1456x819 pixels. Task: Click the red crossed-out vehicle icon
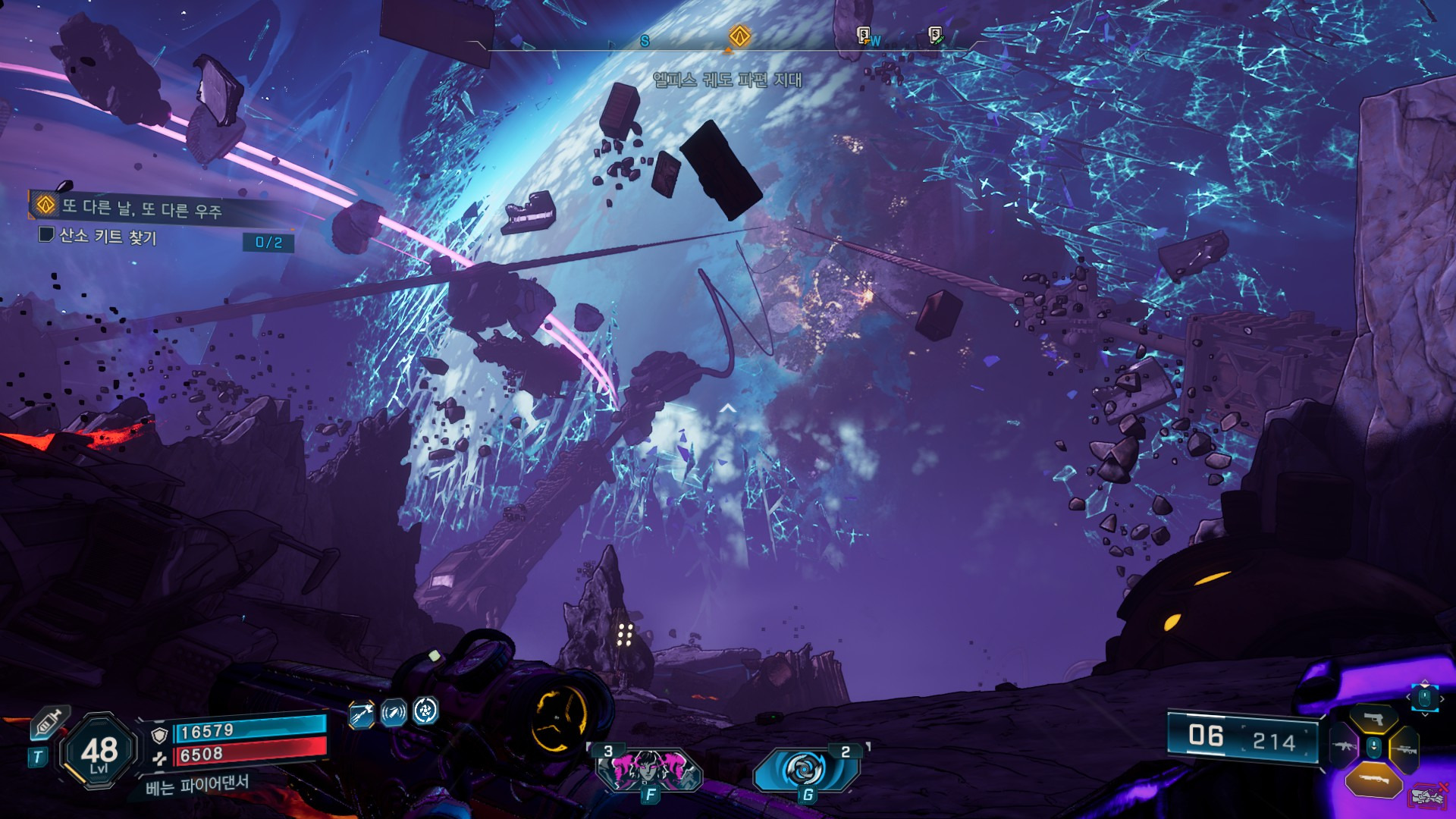pyautogui.click(x=1427, y=796)
